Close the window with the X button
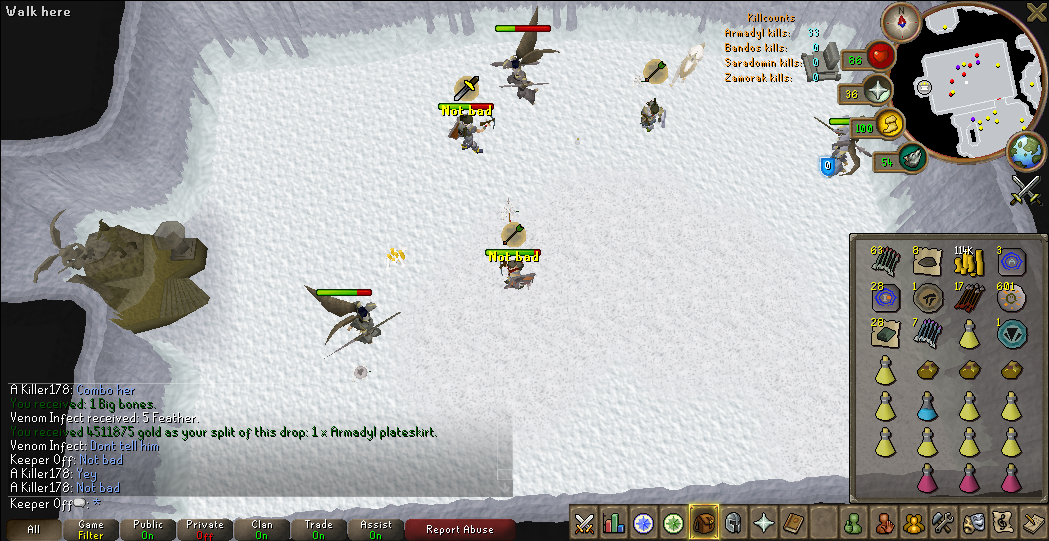This screenshot has height=541, width=1049. point(1036,12)
